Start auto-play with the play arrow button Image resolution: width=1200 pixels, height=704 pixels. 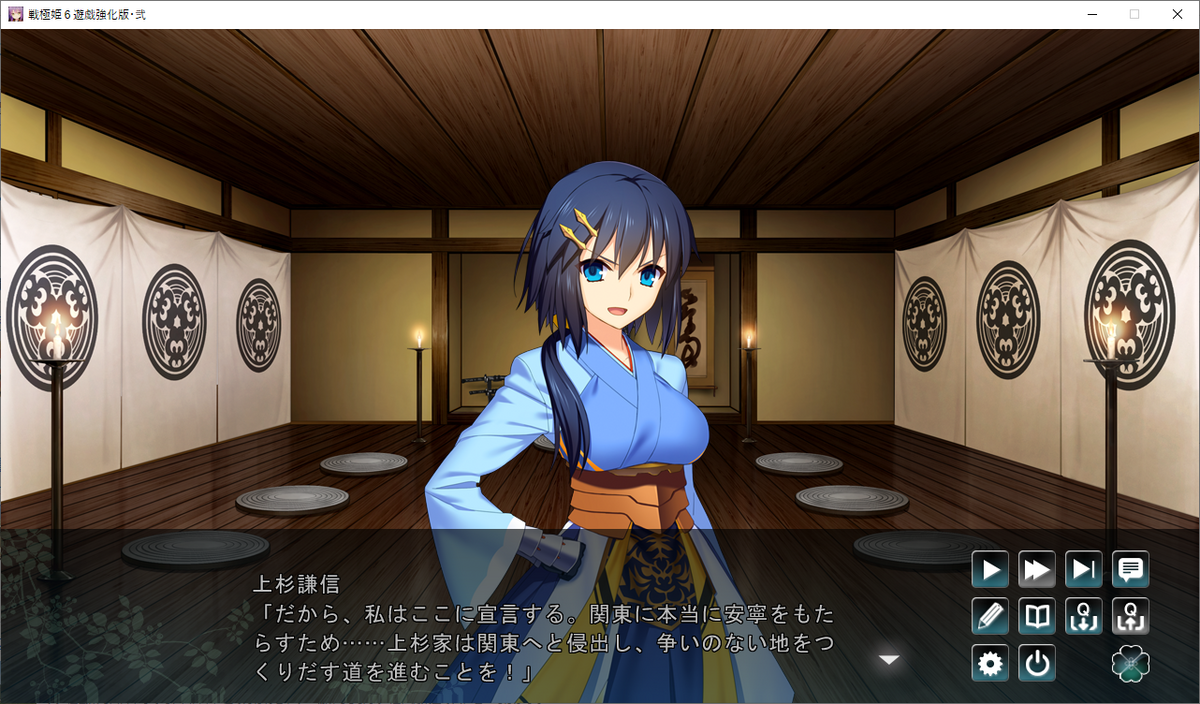tap(990, 570)
